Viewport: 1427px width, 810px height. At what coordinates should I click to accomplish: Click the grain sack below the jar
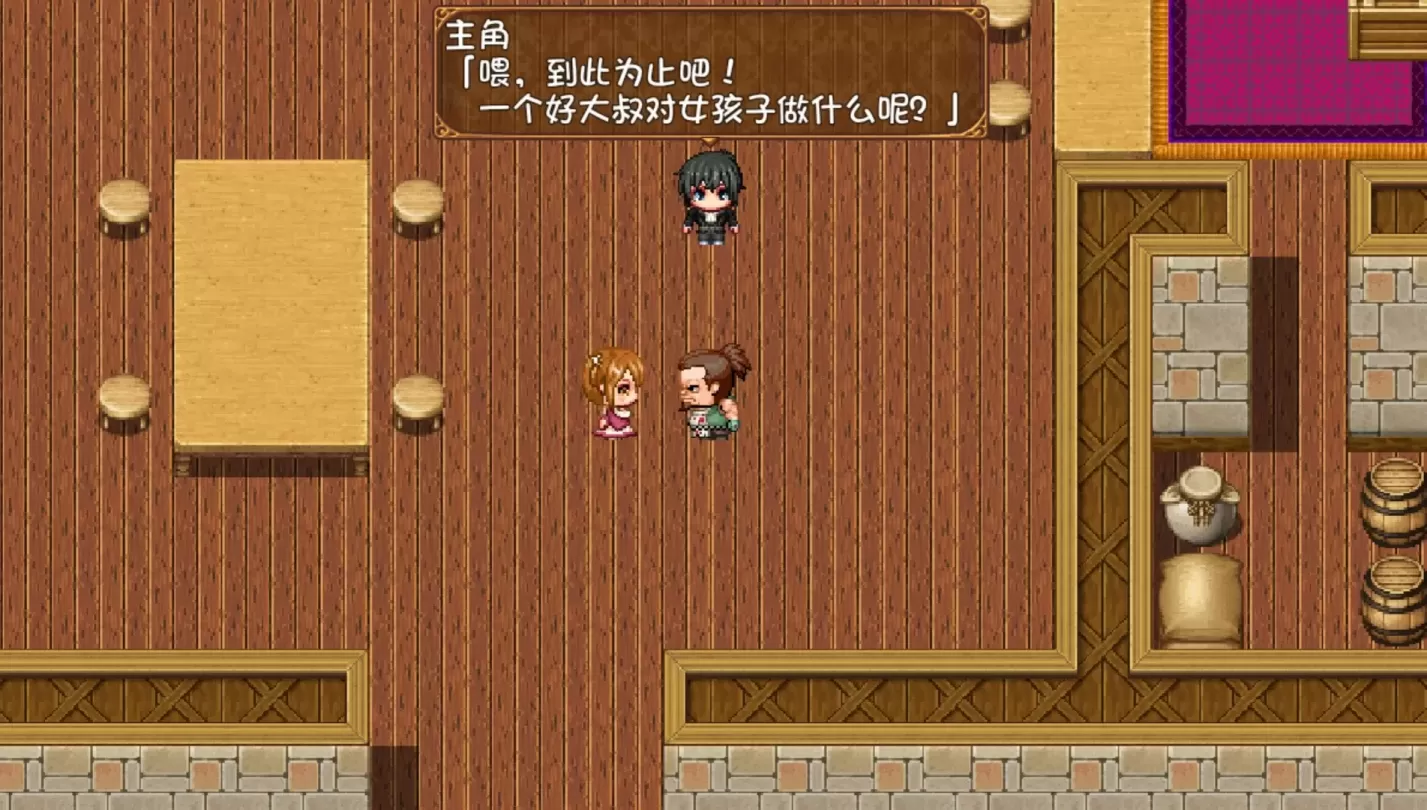tap(1199, 595)
